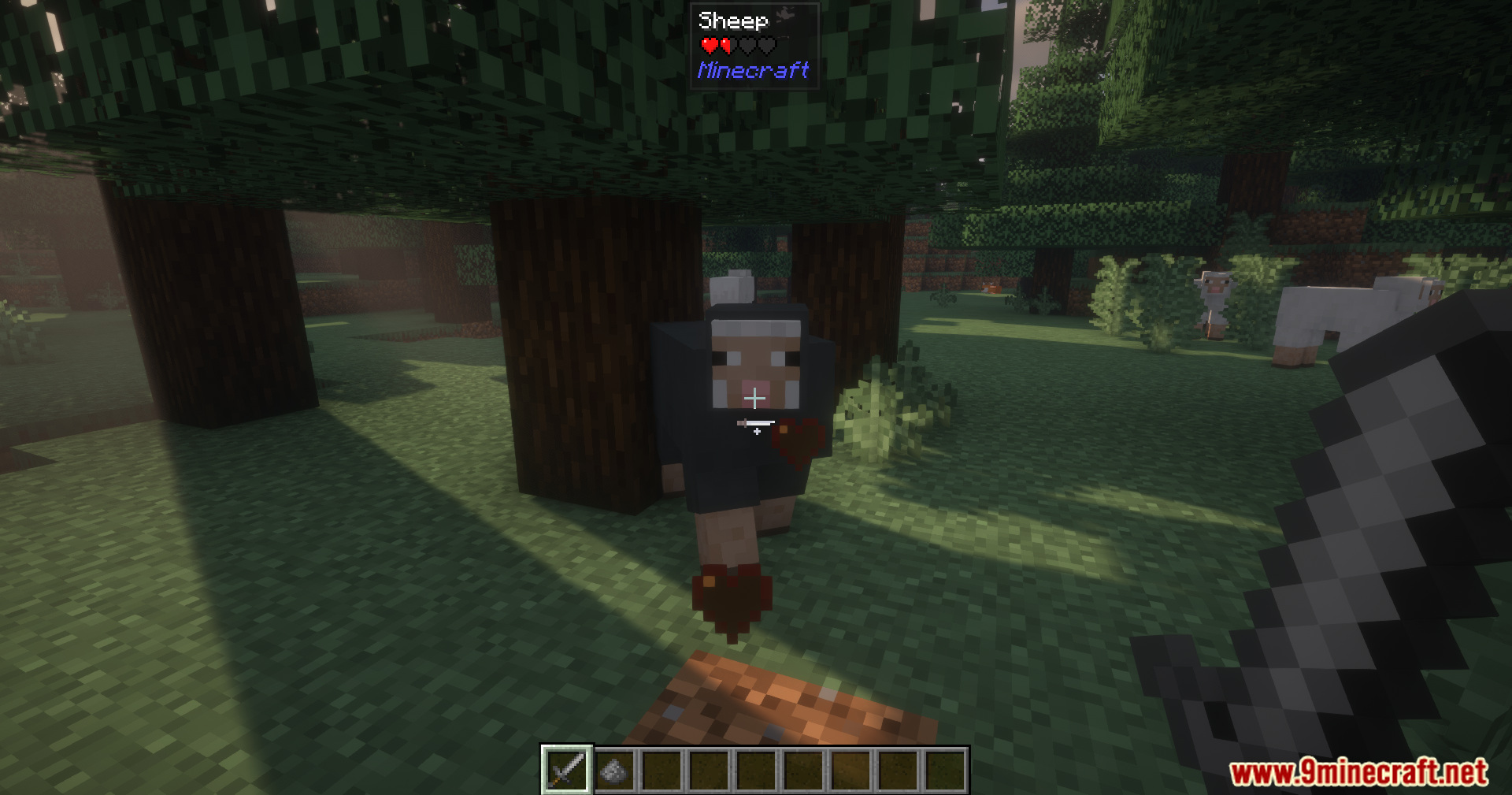Click the sheep face icon in health overlay
Screen dimensions: 1512x795
(x=786, y=12)
